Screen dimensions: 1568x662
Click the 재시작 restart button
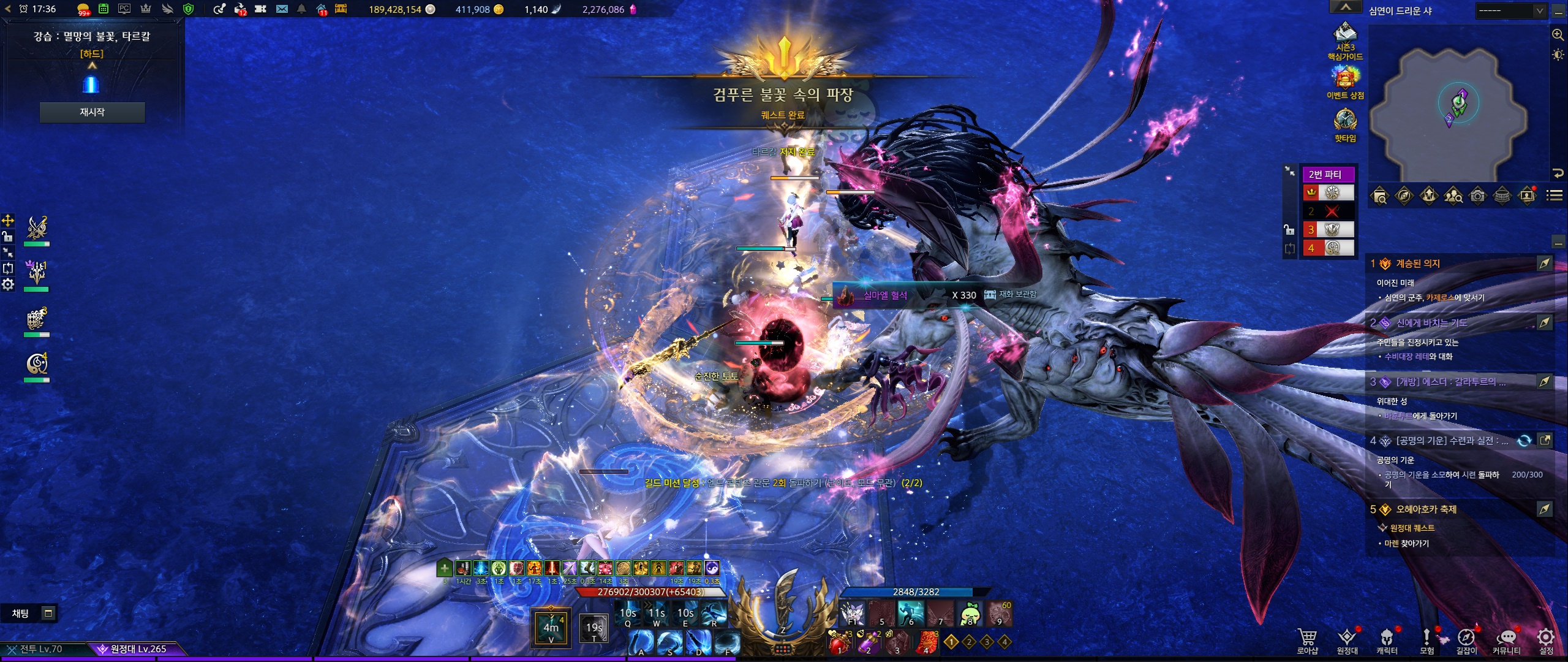click(x=92, y=112)
